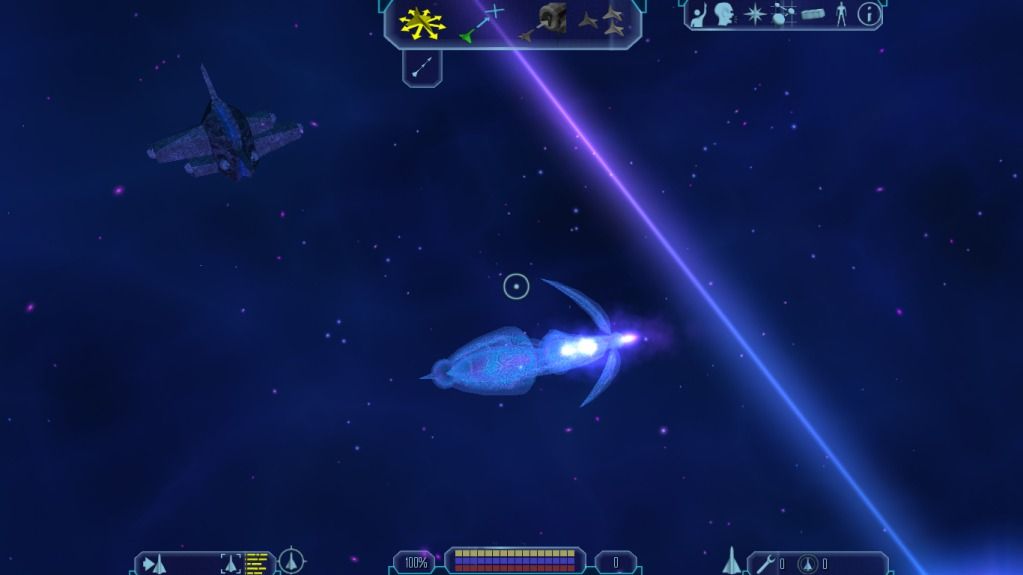Activate the green arrow move-to-waypoint command
The height and width of the screenshot is (575, 1023).
tap(481, 24)
